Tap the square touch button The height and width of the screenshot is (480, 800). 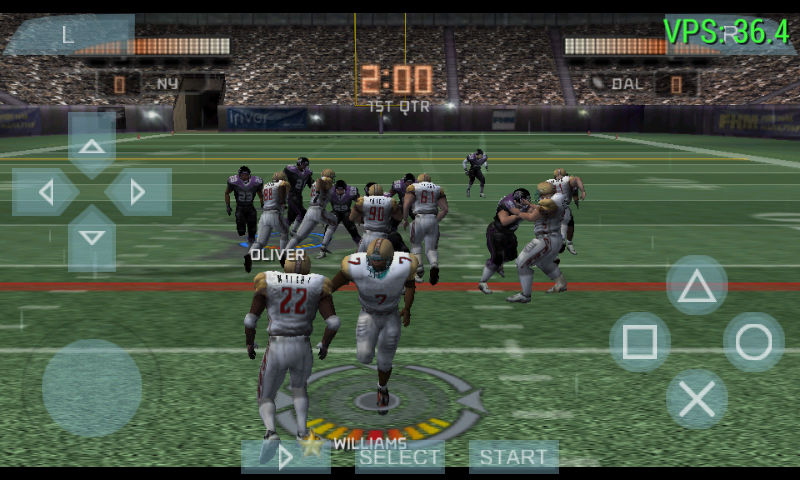[640, 342]
